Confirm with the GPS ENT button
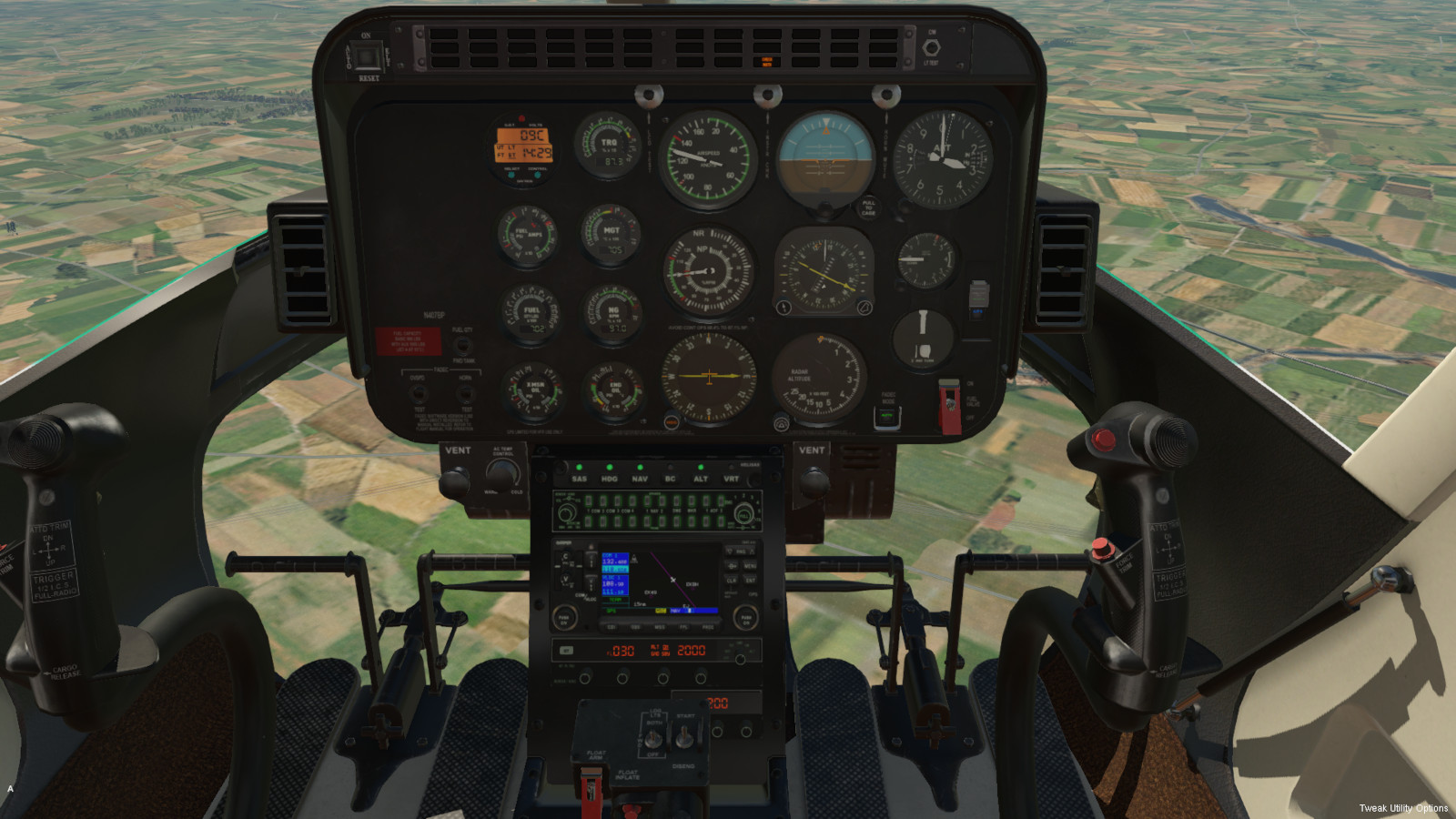The width and height of the screenshot is (1456, 819). point(751,580)
